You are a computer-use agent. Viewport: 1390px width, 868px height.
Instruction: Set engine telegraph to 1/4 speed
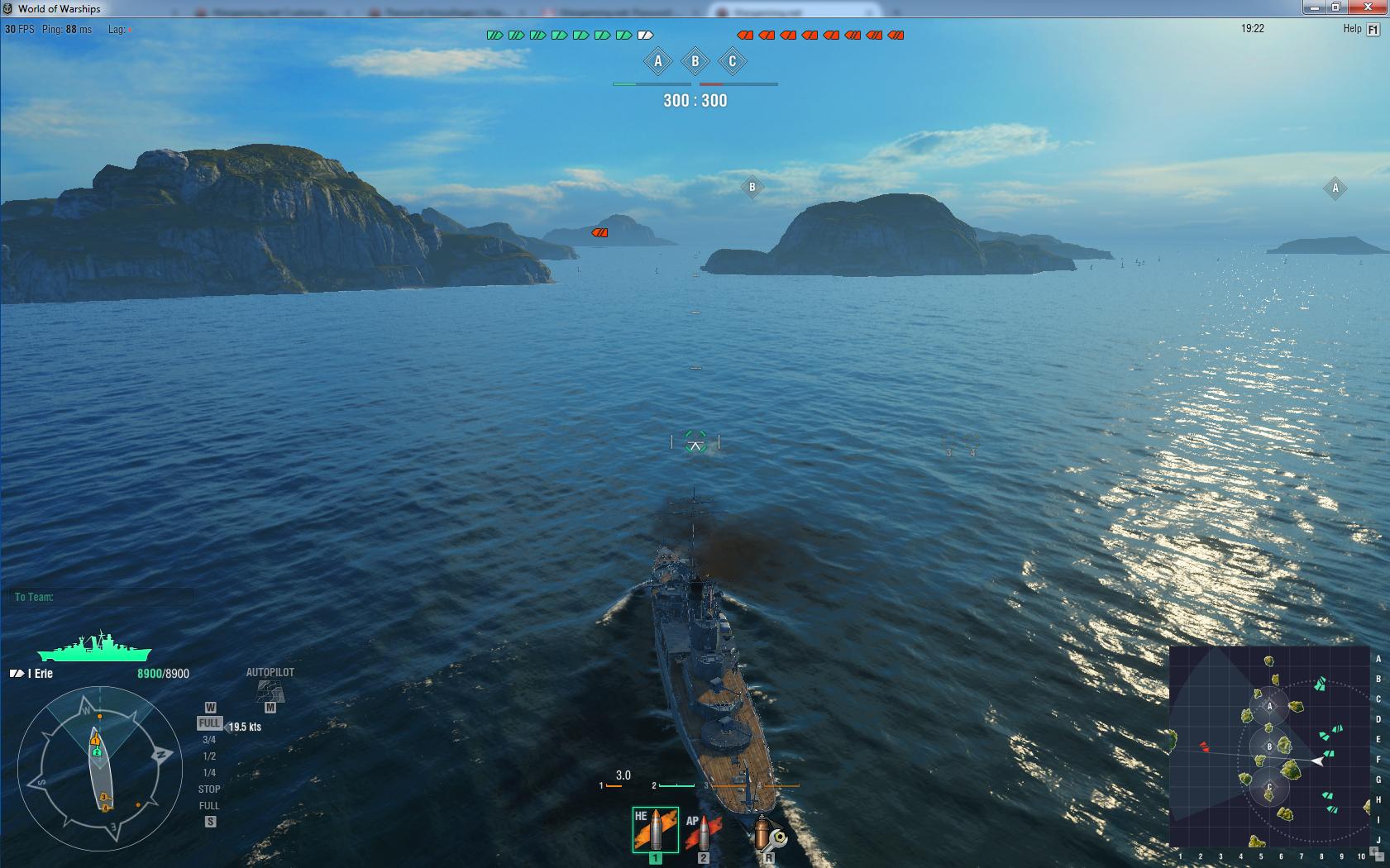tap(209, 773)
